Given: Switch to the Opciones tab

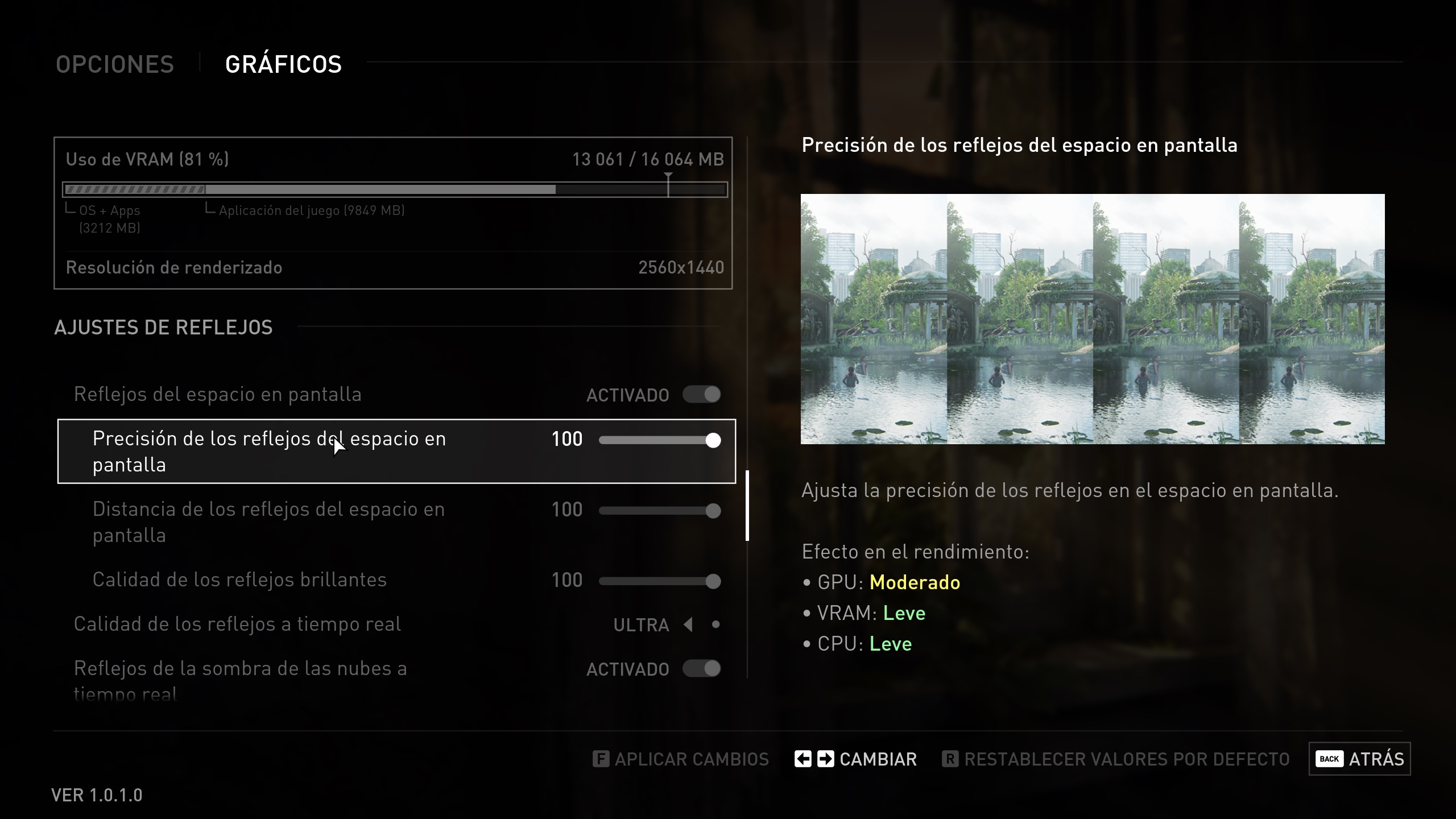Looking at the screenshot, I should click(115, 64).
